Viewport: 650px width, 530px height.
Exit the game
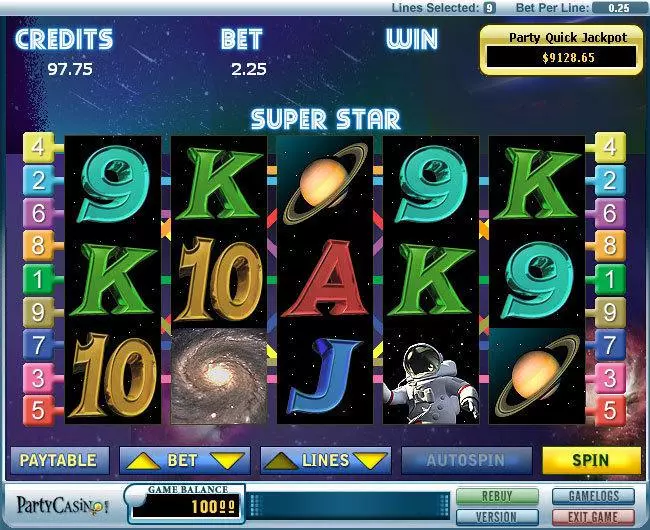594,515
